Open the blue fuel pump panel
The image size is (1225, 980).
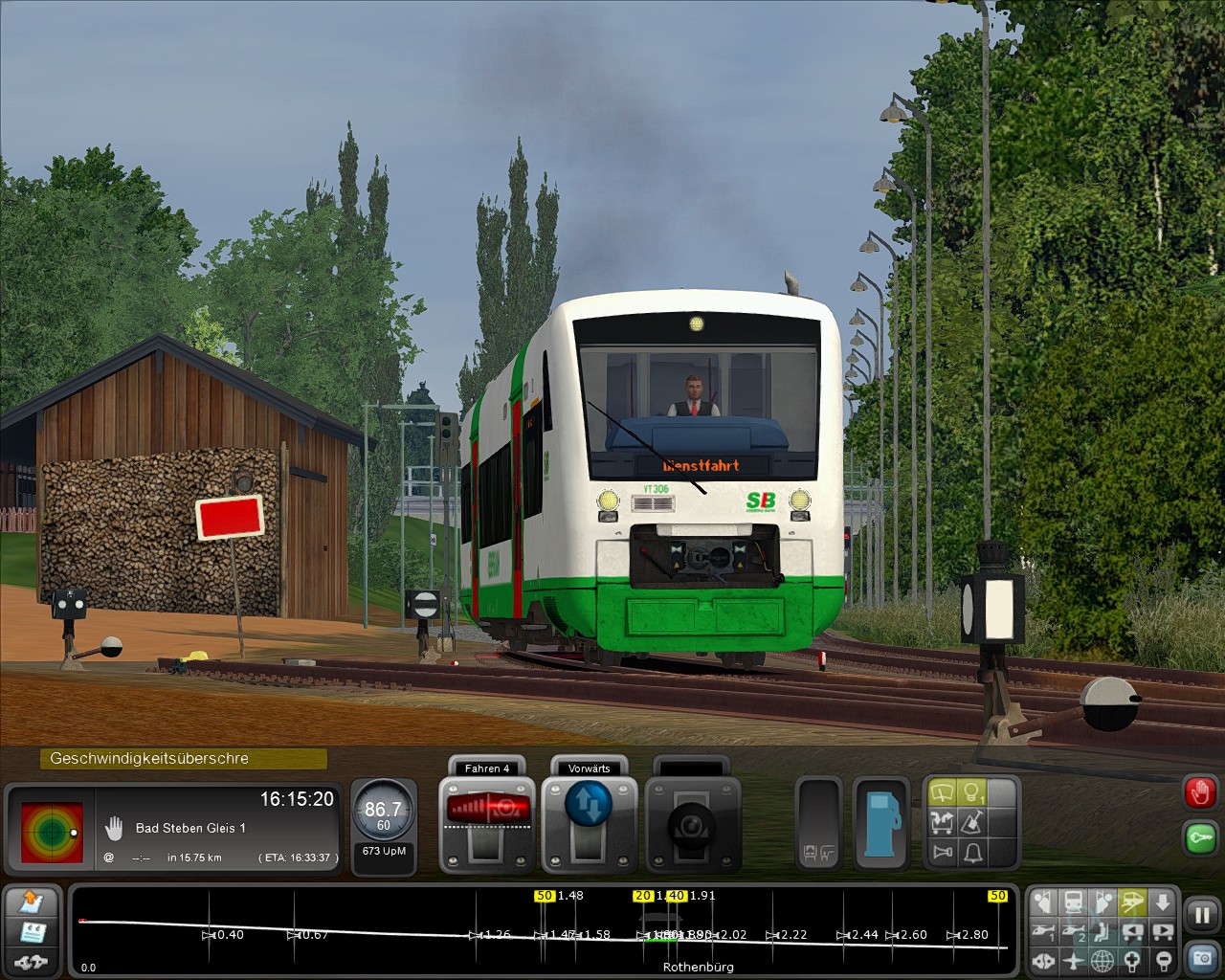coord(880,823)
